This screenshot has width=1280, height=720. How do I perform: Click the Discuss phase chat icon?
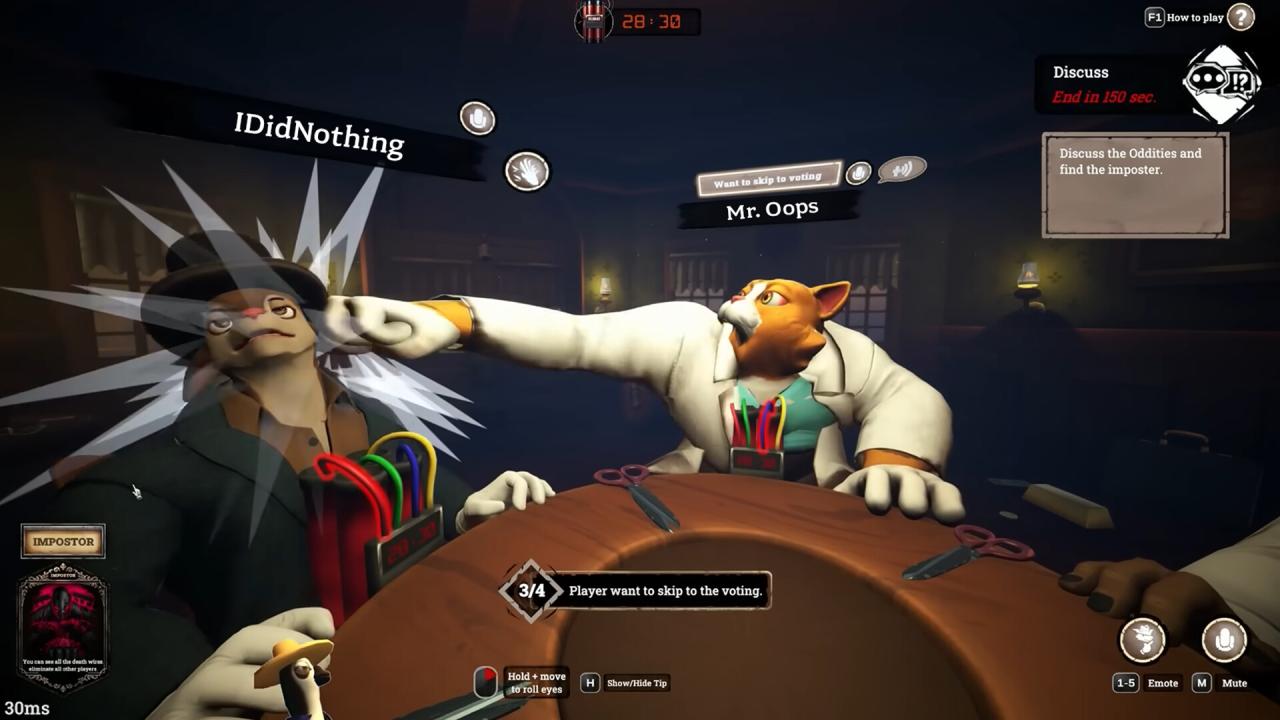(x=1221, y=84)
